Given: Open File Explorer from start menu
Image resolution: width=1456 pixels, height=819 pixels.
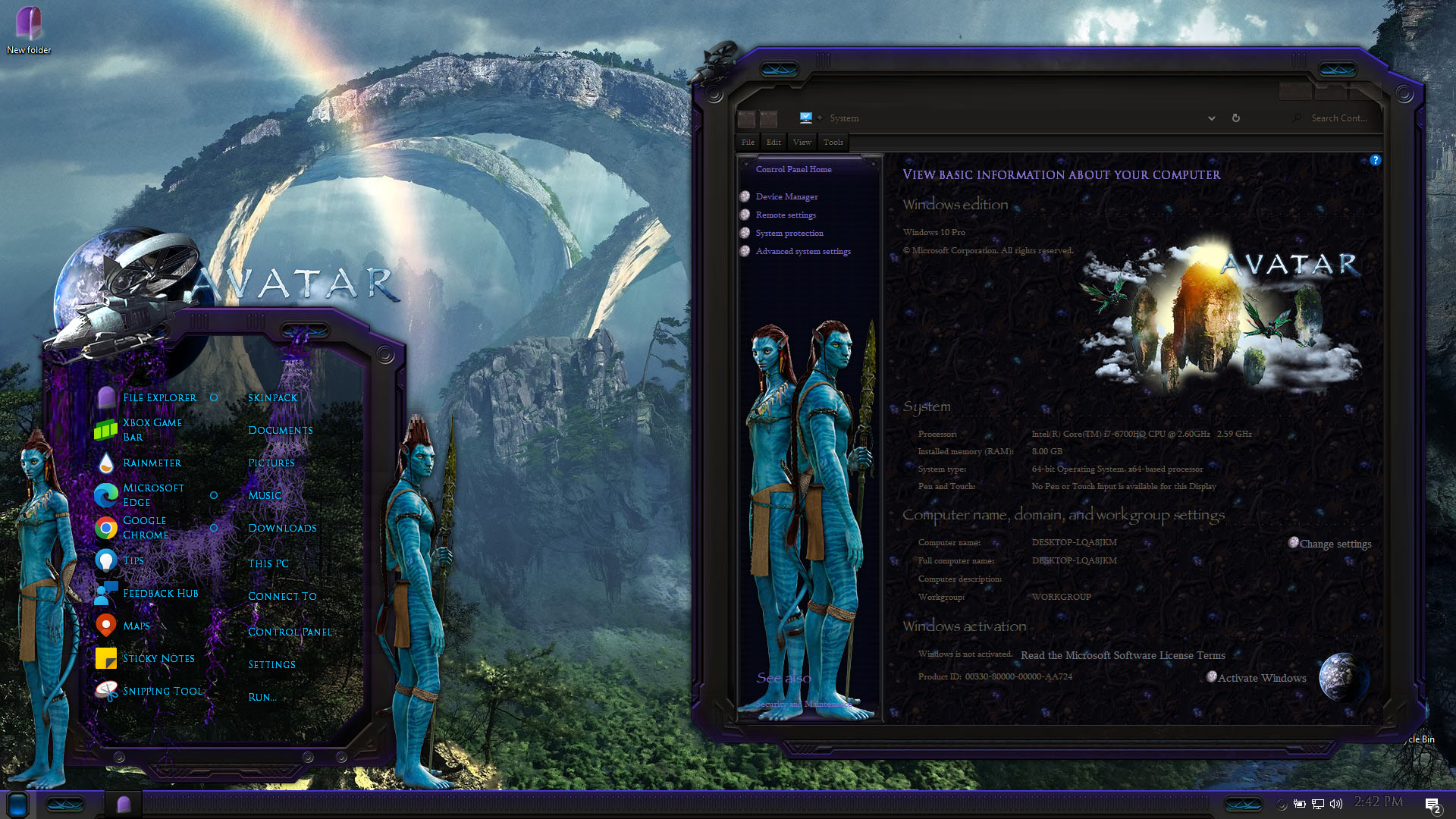Looking at the screenshot, I should [159, 398].
